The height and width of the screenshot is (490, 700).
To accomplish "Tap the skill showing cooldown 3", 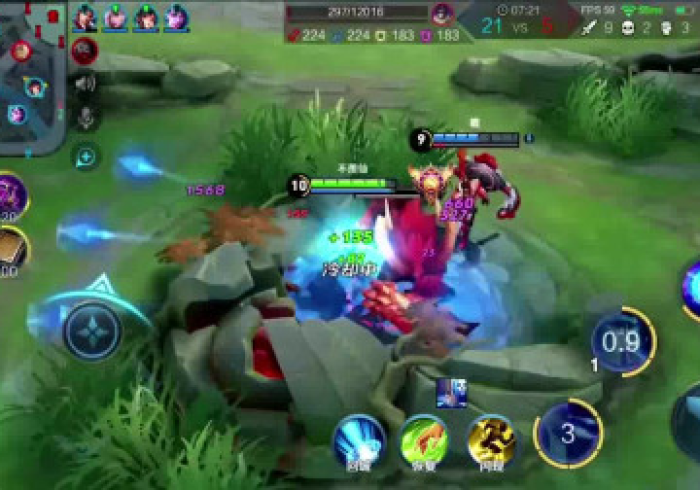I will click(x=568, y=433).
